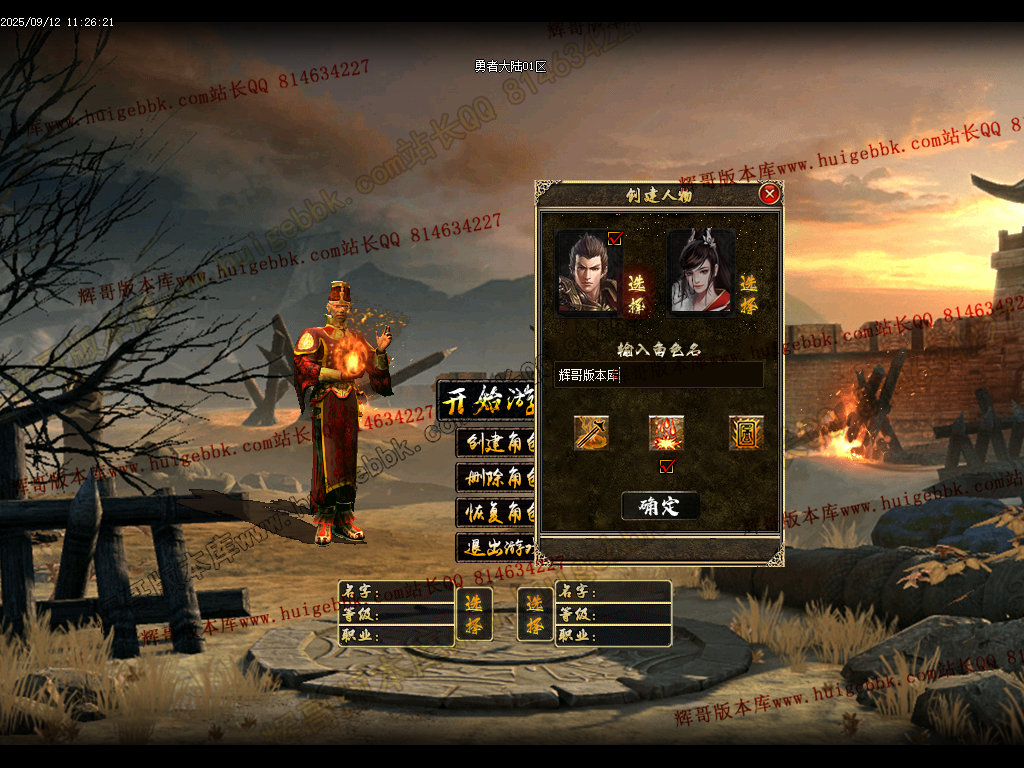Select the mage fire class icon
The width and height of the screenshot is (1024, 768).
(x=666, y=433)
